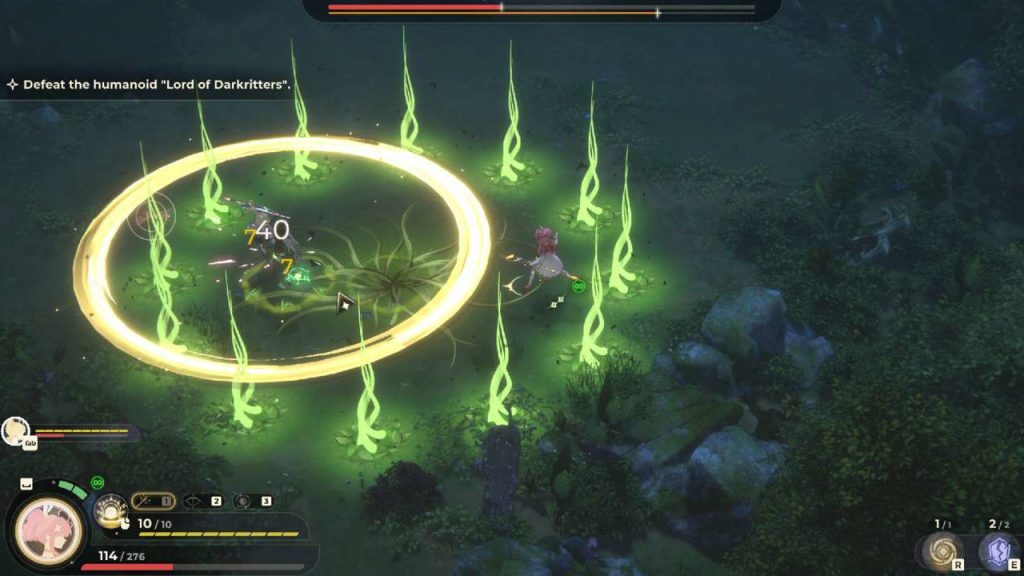Select the pink-haired character portrait
The image size is (1024, 576).
point(46,524)
